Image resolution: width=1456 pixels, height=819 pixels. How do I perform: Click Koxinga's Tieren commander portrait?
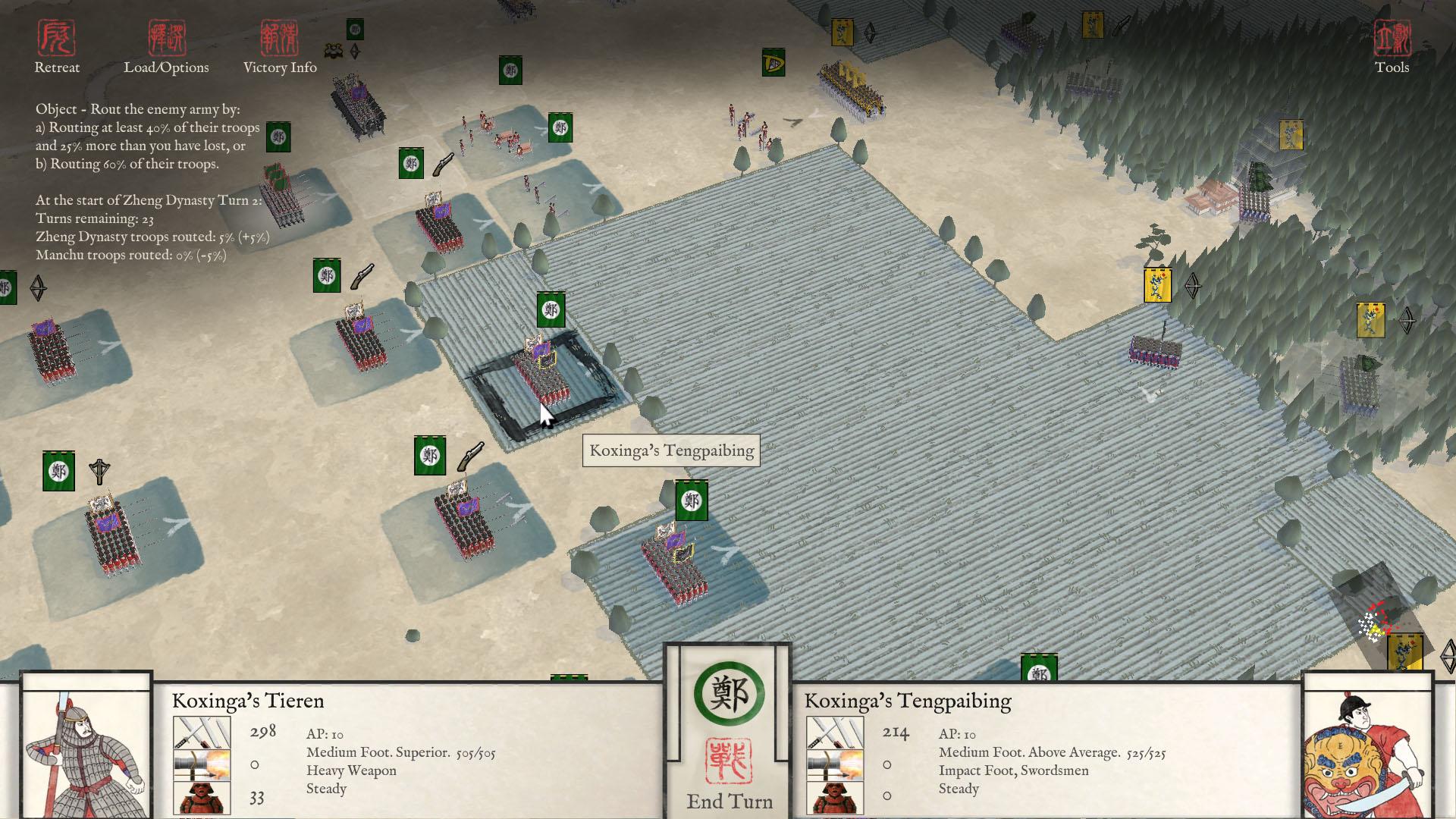85,747
